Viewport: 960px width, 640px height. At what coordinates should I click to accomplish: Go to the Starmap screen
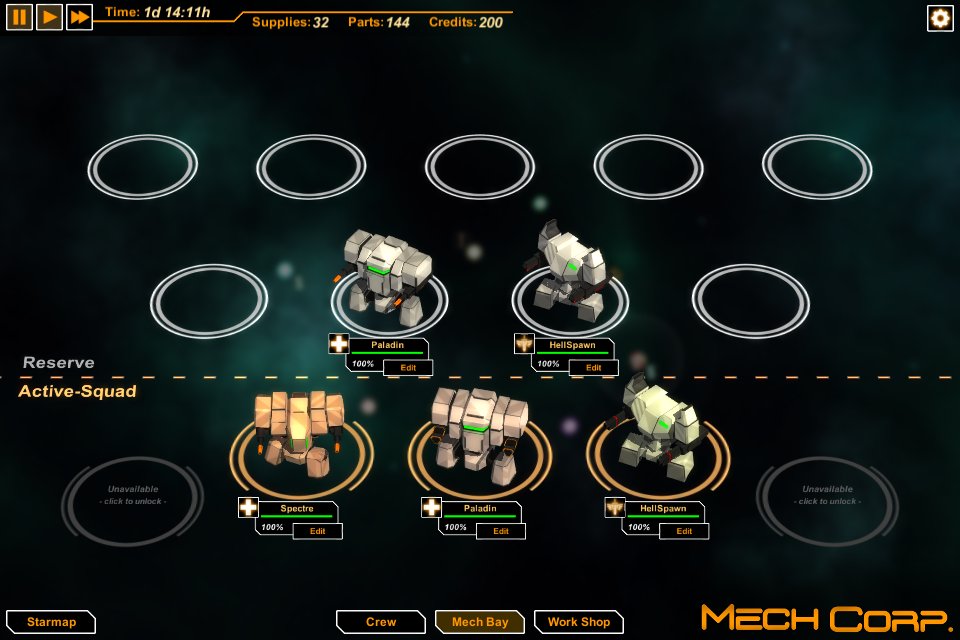pos(50,622)
